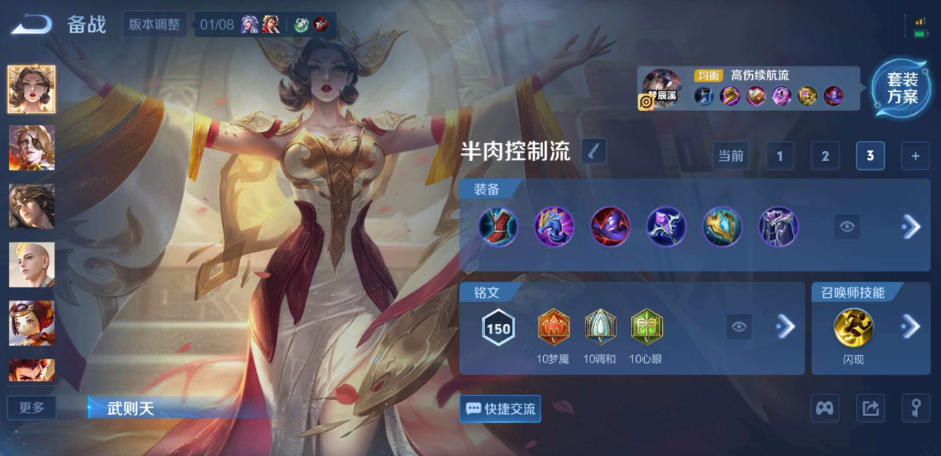This screenshot has height=456, width=941.
Task: Add a new build preset with plus
Action: [915, 156]
